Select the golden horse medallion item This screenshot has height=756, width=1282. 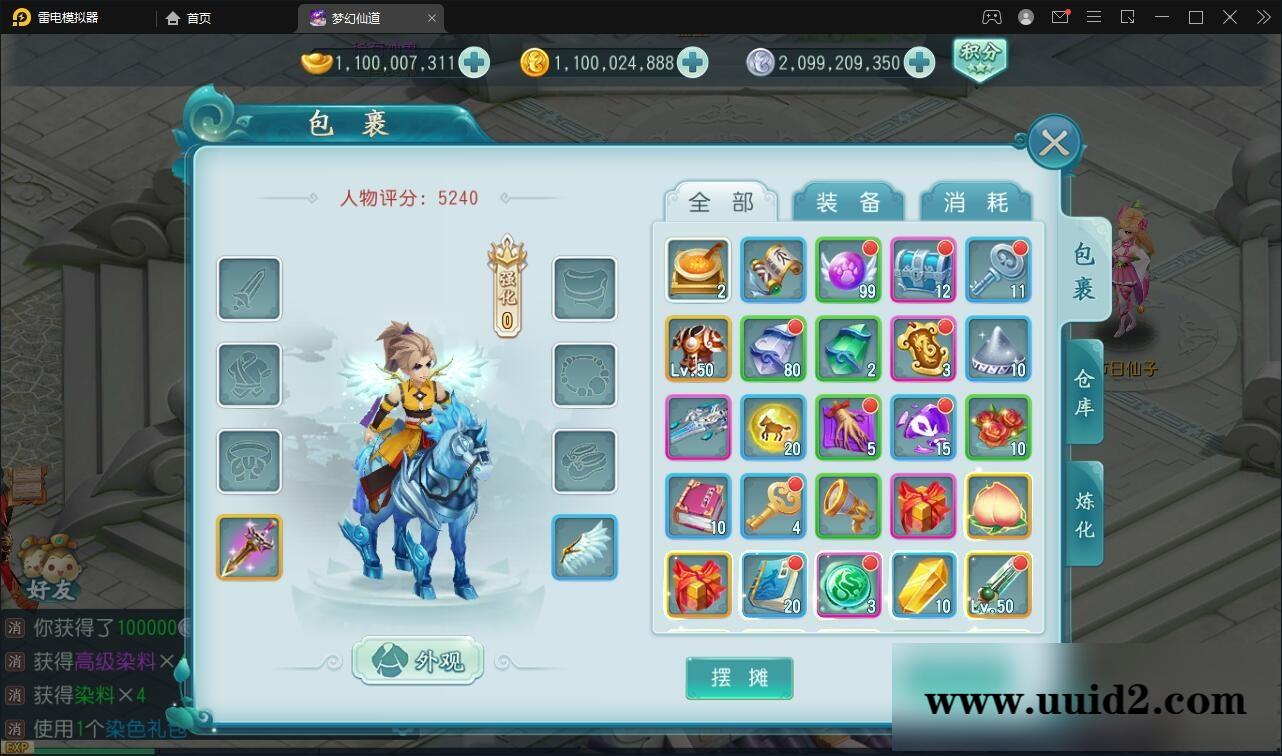click(x=772, y=426)
